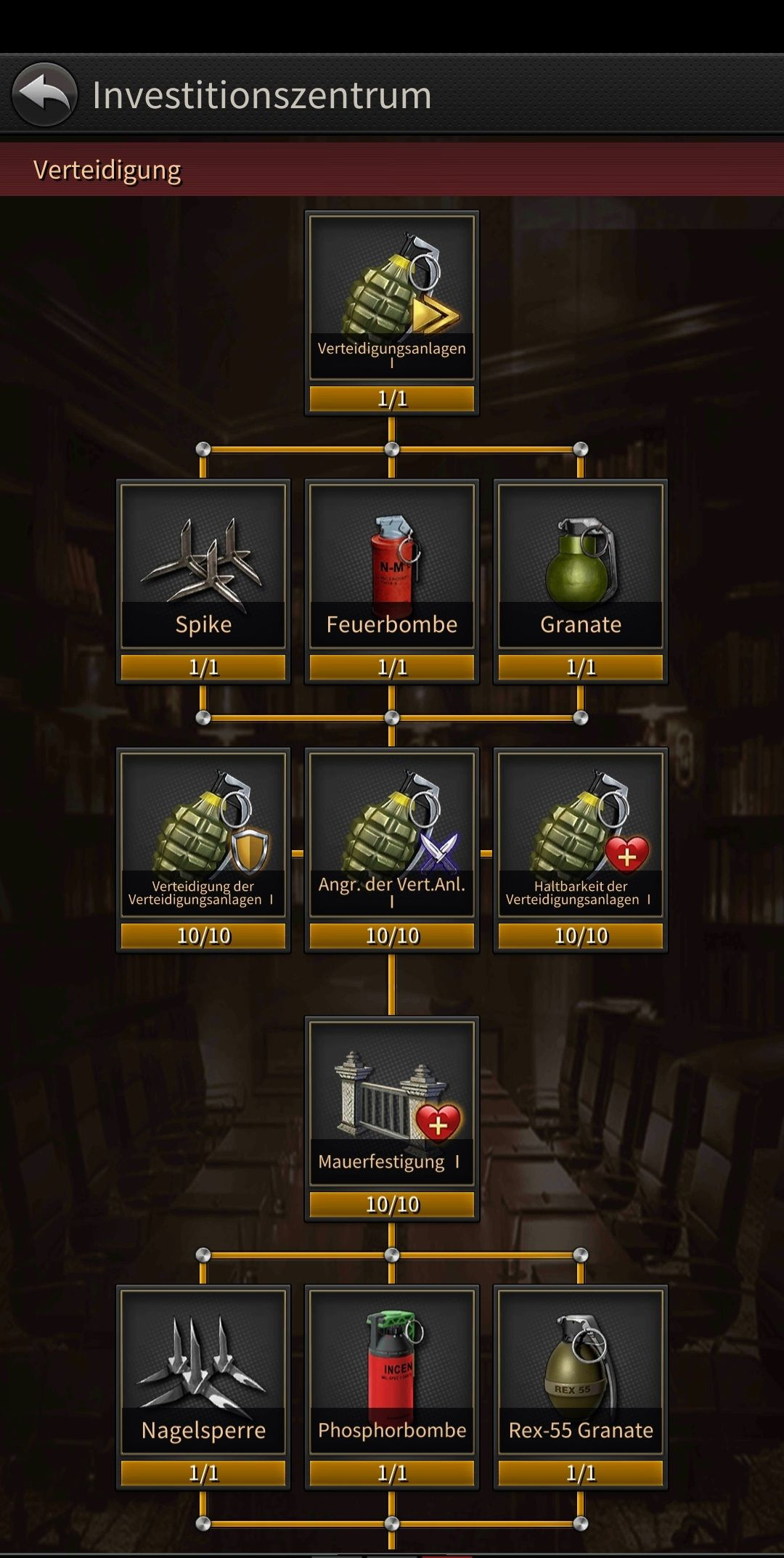
Task: Open the Phosphorbombe research tile
Action: (392, 1372)
